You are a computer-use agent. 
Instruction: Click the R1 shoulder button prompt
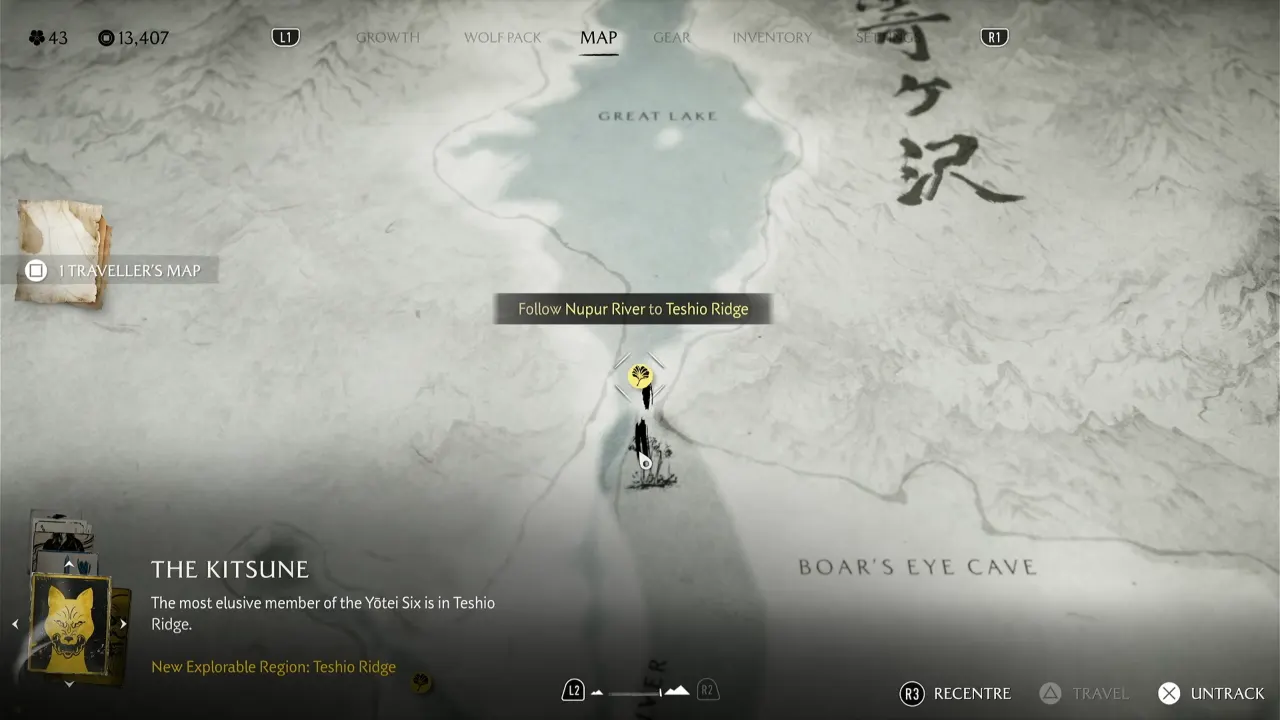coord(993,36)
